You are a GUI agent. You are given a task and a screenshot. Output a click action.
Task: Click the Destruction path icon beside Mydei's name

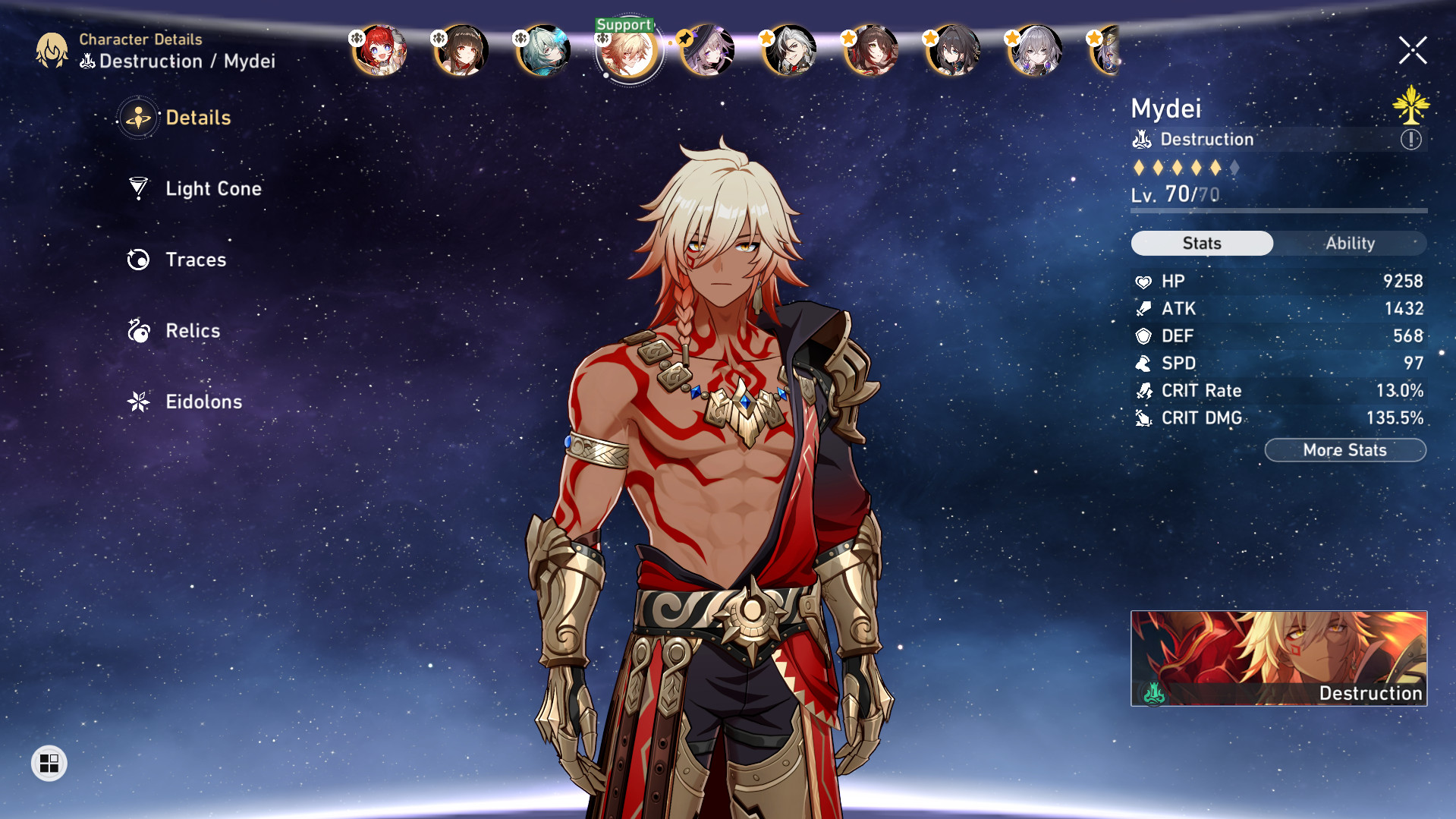[x=1142, y=140]
